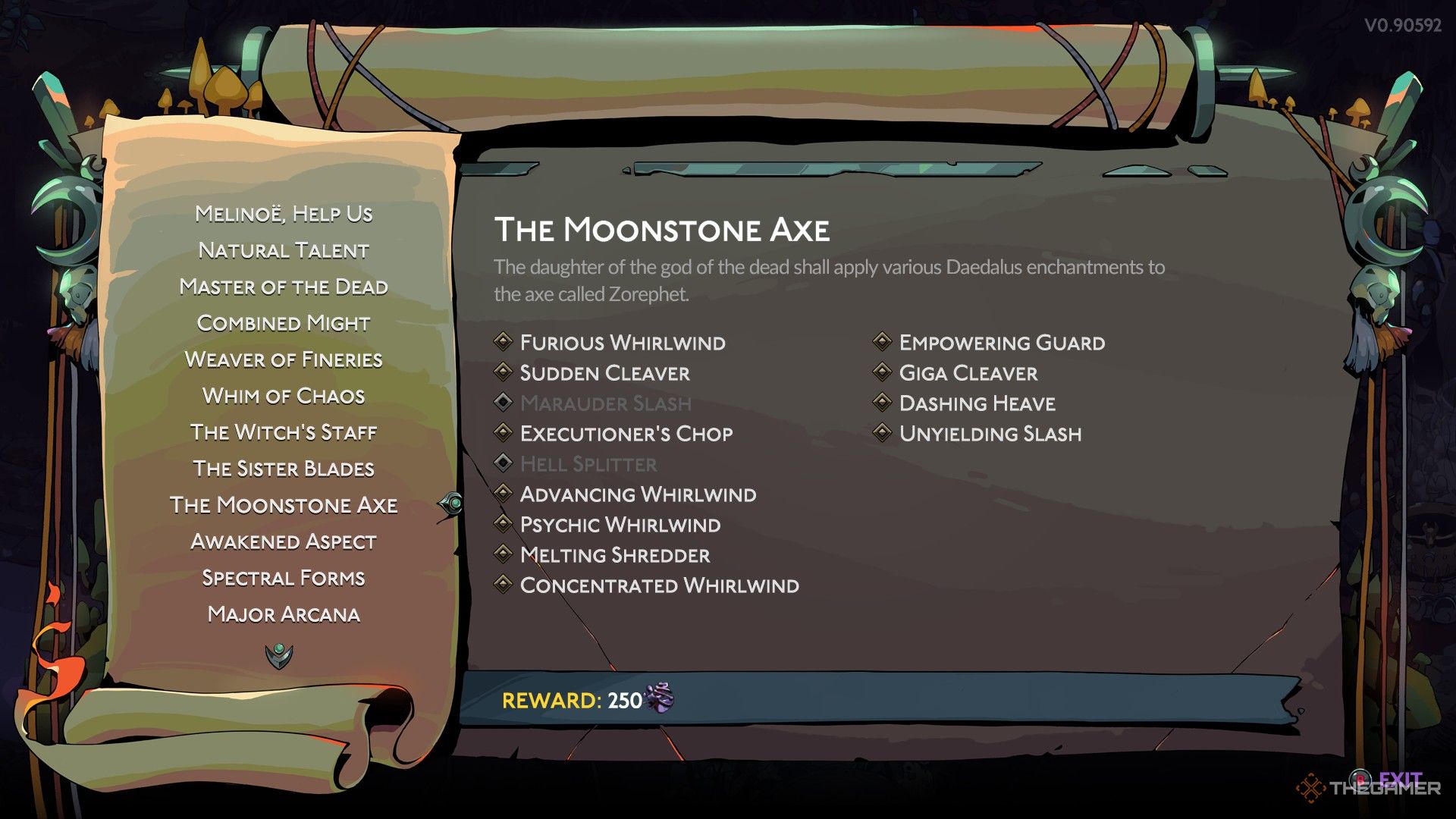This screenshot has height=819, width=1456.
Task: Open the Natural Talent entry
Action: pos(284,250)
